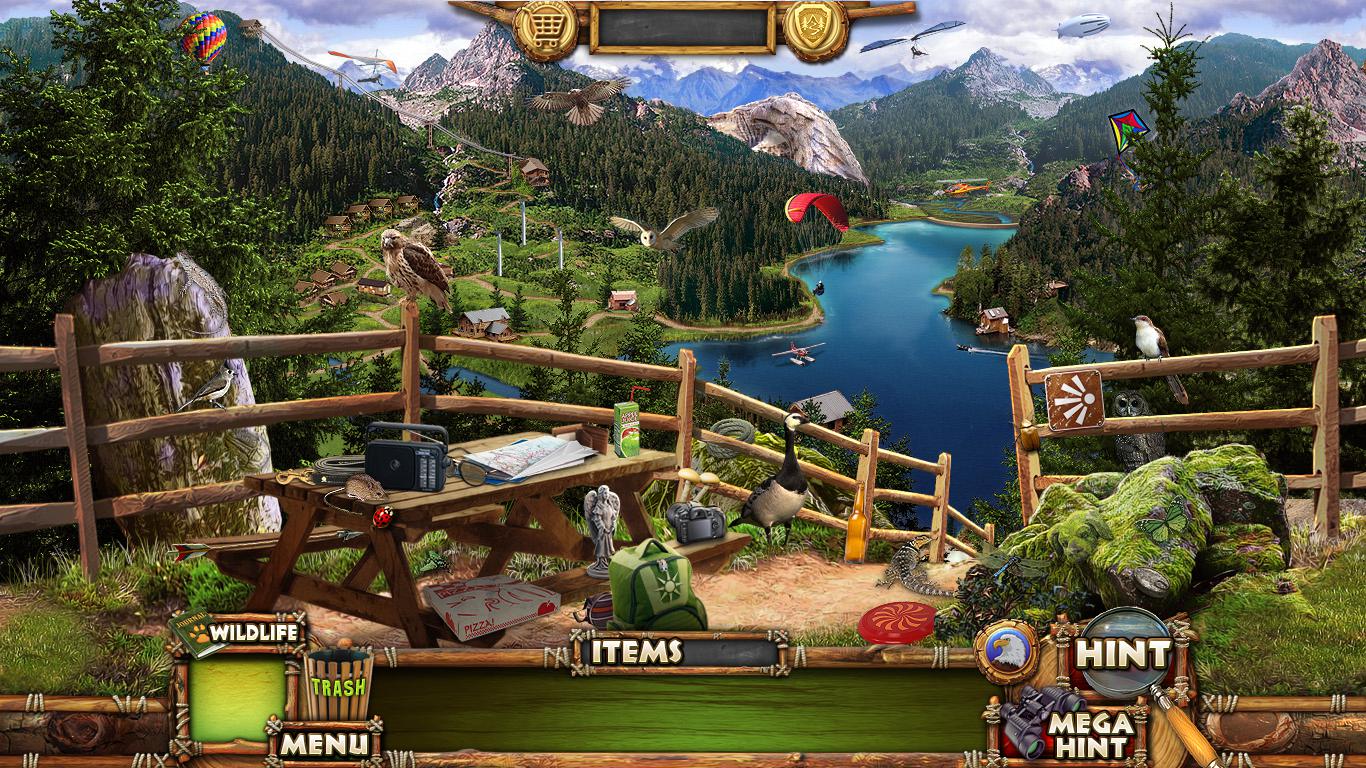The height and width of the screenshot is (768, 1366).
Task: Open the Menu
Action: pyautogui.click(x=322, y=743)
